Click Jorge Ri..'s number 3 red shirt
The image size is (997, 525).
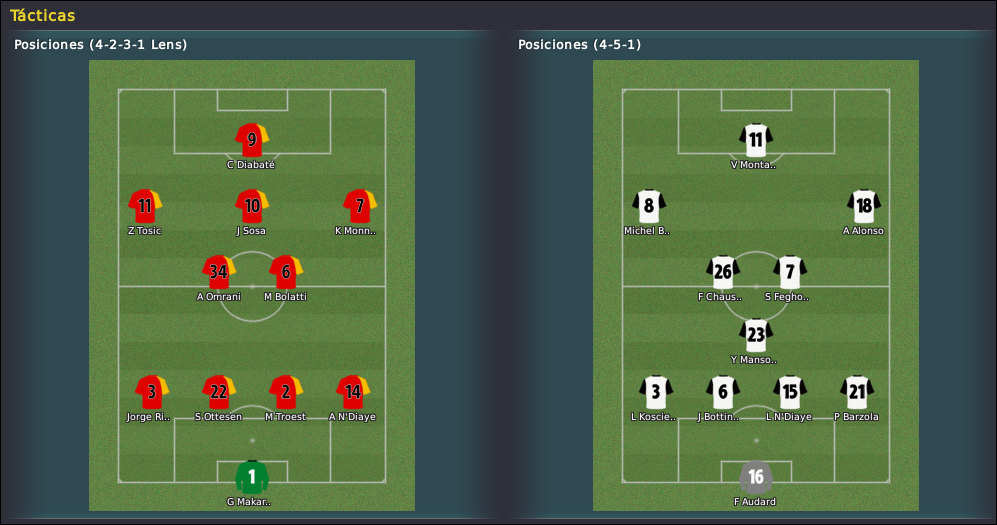coord(152,392)
